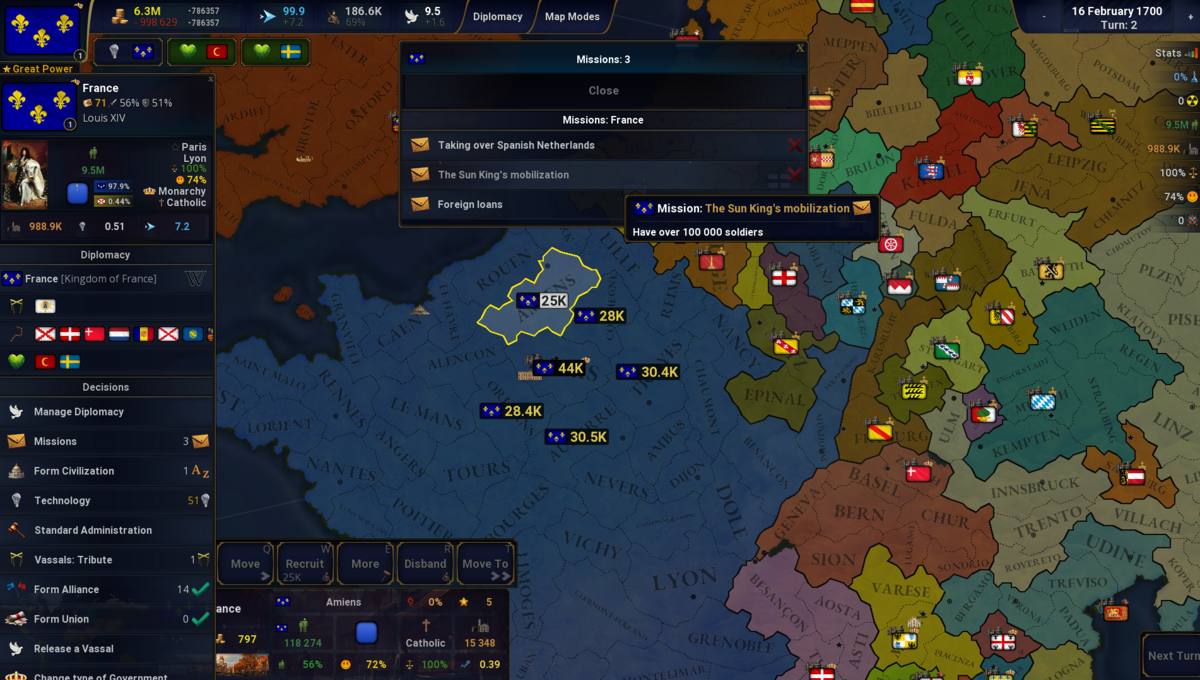Open the Diplomacy menu in top bar
This screenshot has height=680, width=1200.
click(x=497, y=17)
